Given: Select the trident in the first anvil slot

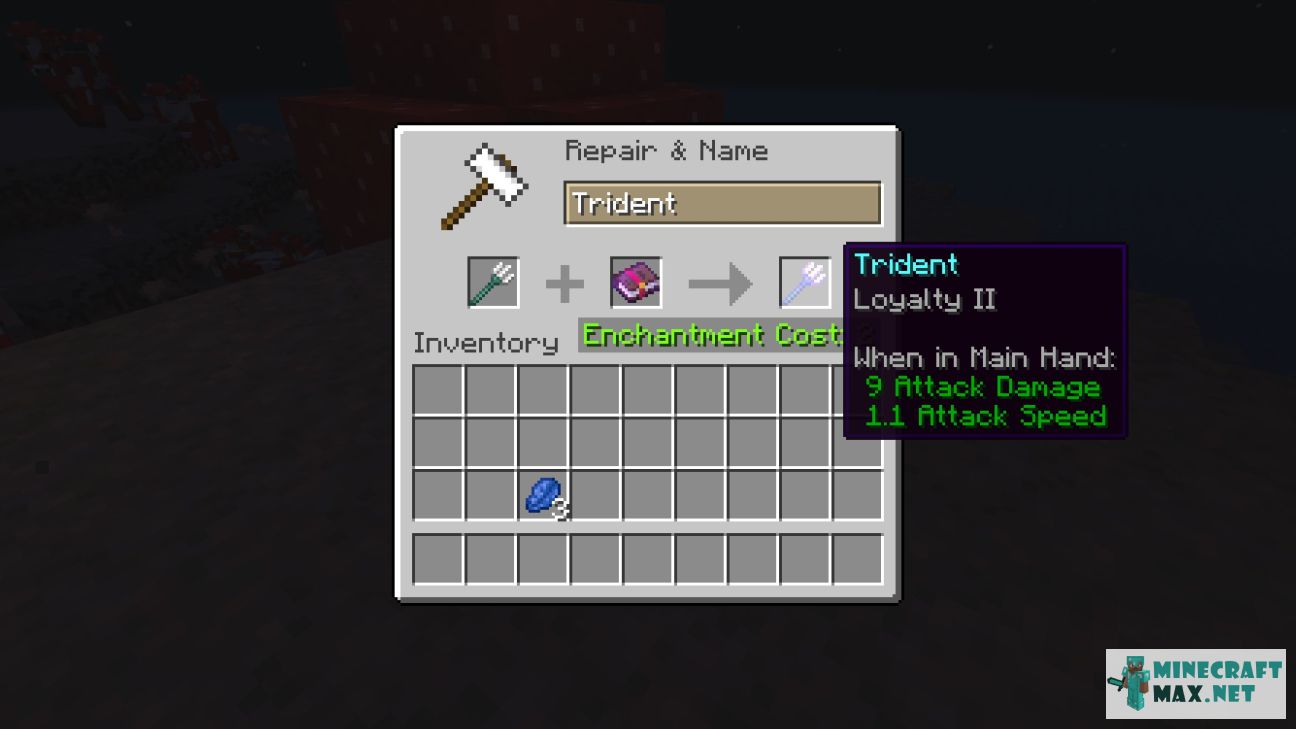Looking at the screenshot, I should pos(492,282).
